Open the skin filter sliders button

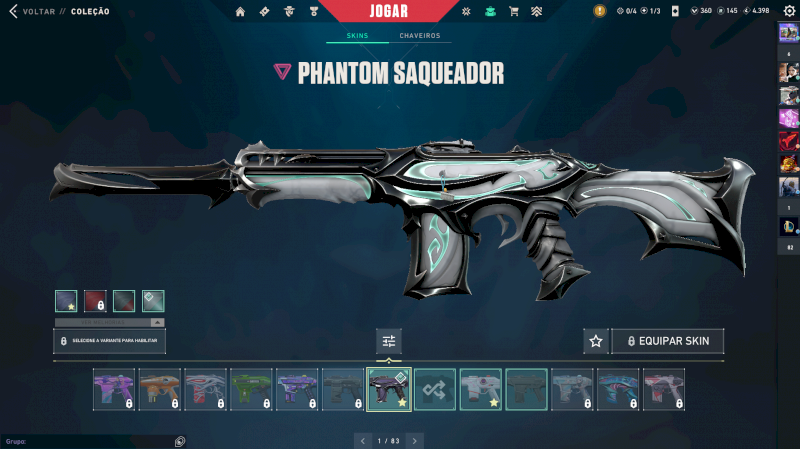pos(389,341)
